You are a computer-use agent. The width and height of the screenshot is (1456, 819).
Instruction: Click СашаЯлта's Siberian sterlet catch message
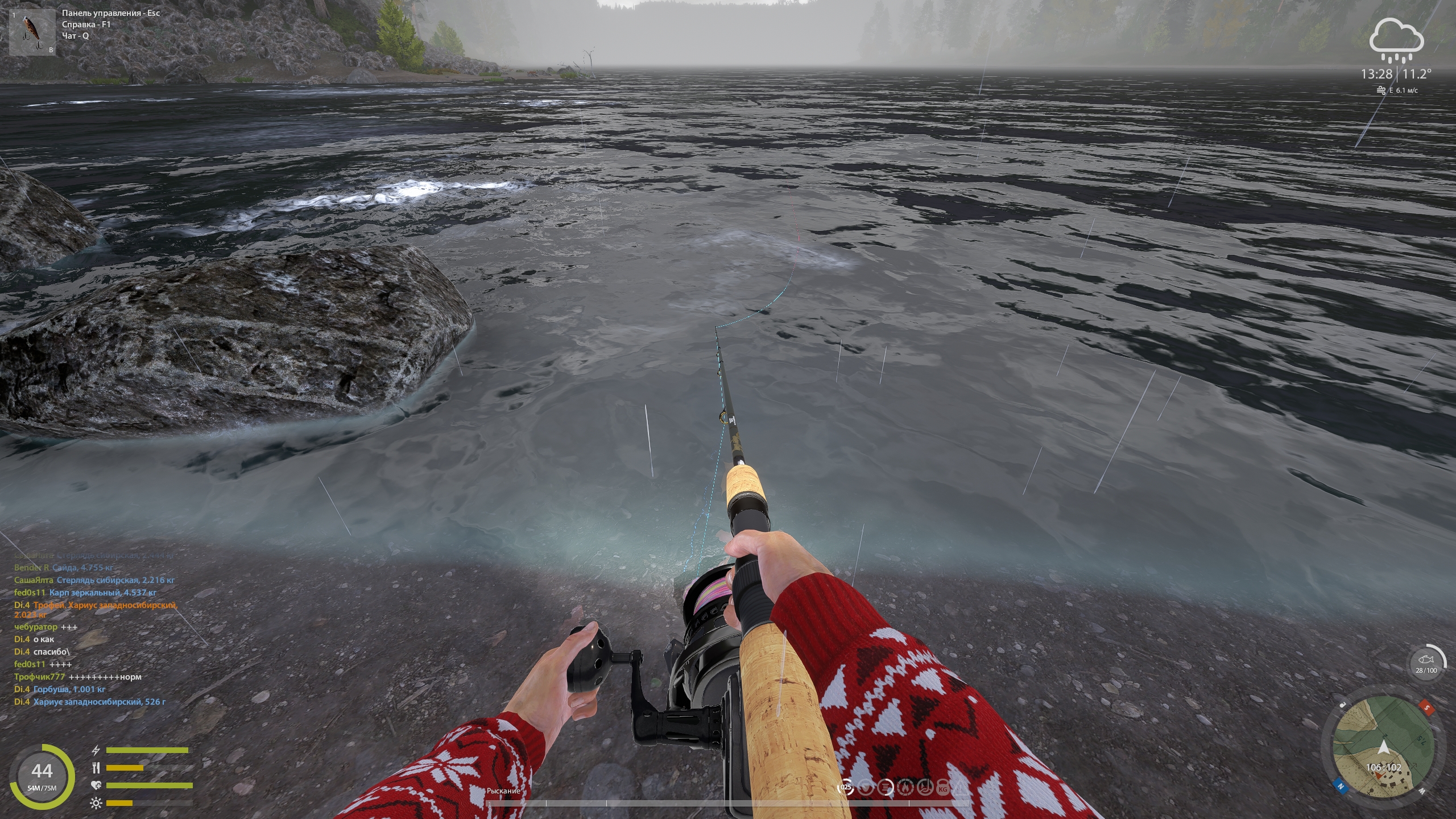point(115,580)
